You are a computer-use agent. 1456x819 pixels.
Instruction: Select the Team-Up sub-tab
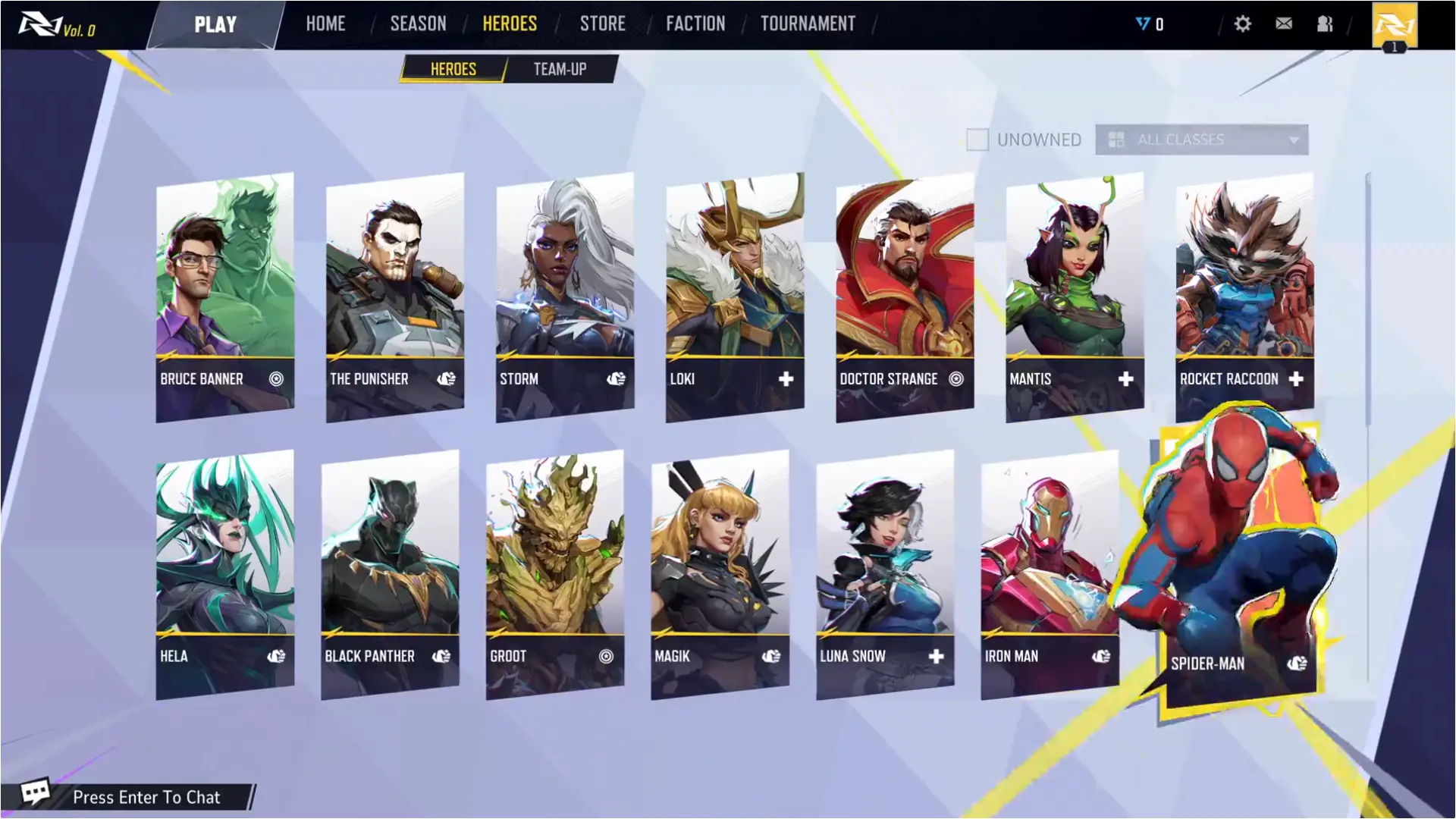[x=560, y=69]
